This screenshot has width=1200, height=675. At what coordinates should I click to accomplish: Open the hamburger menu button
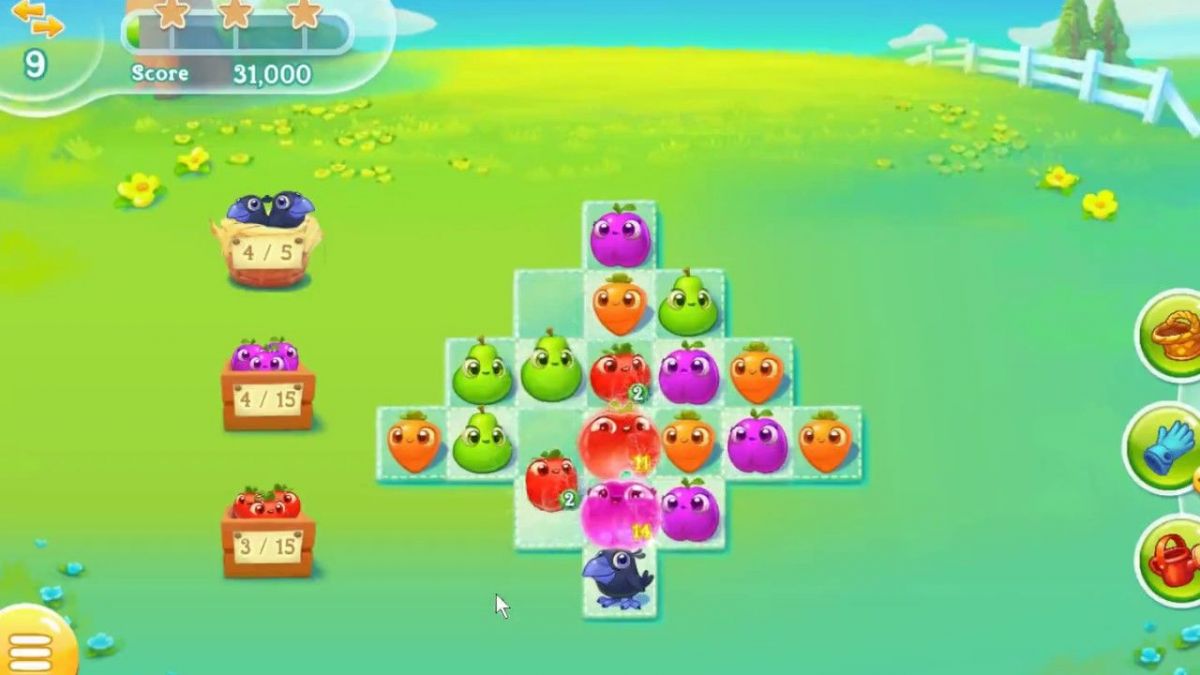point(32,645)
